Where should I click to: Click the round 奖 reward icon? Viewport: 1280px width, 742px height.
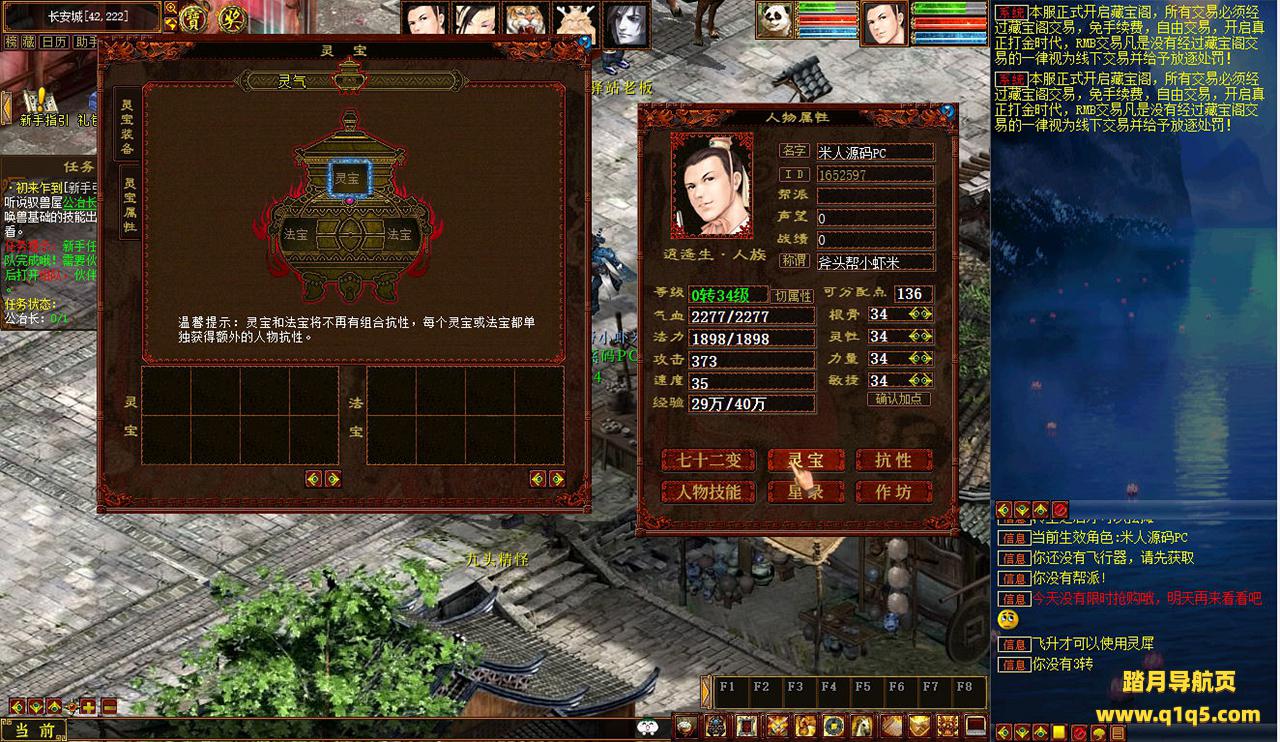232,17
